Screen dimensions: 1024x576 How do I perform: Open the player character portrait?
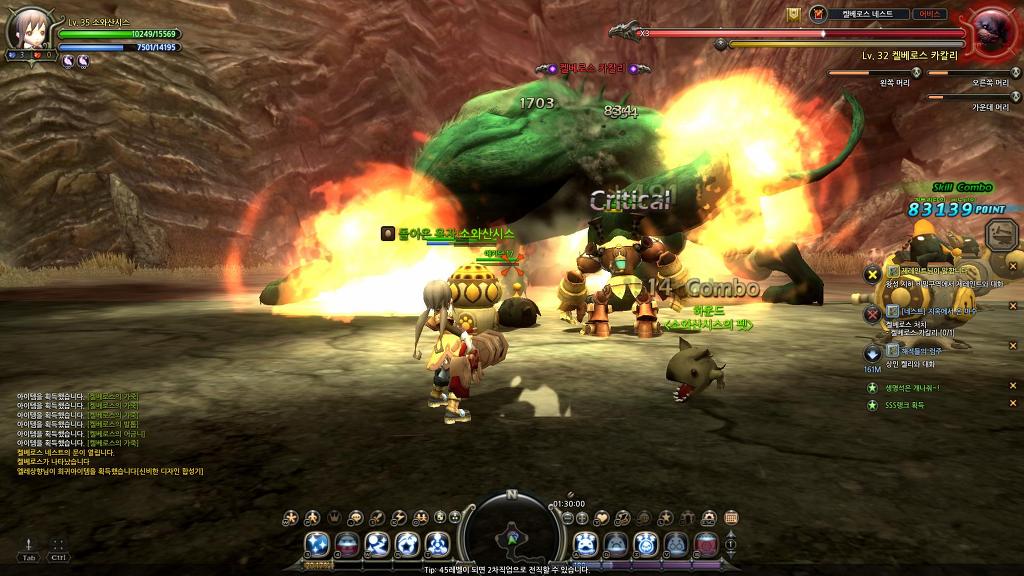26,28
